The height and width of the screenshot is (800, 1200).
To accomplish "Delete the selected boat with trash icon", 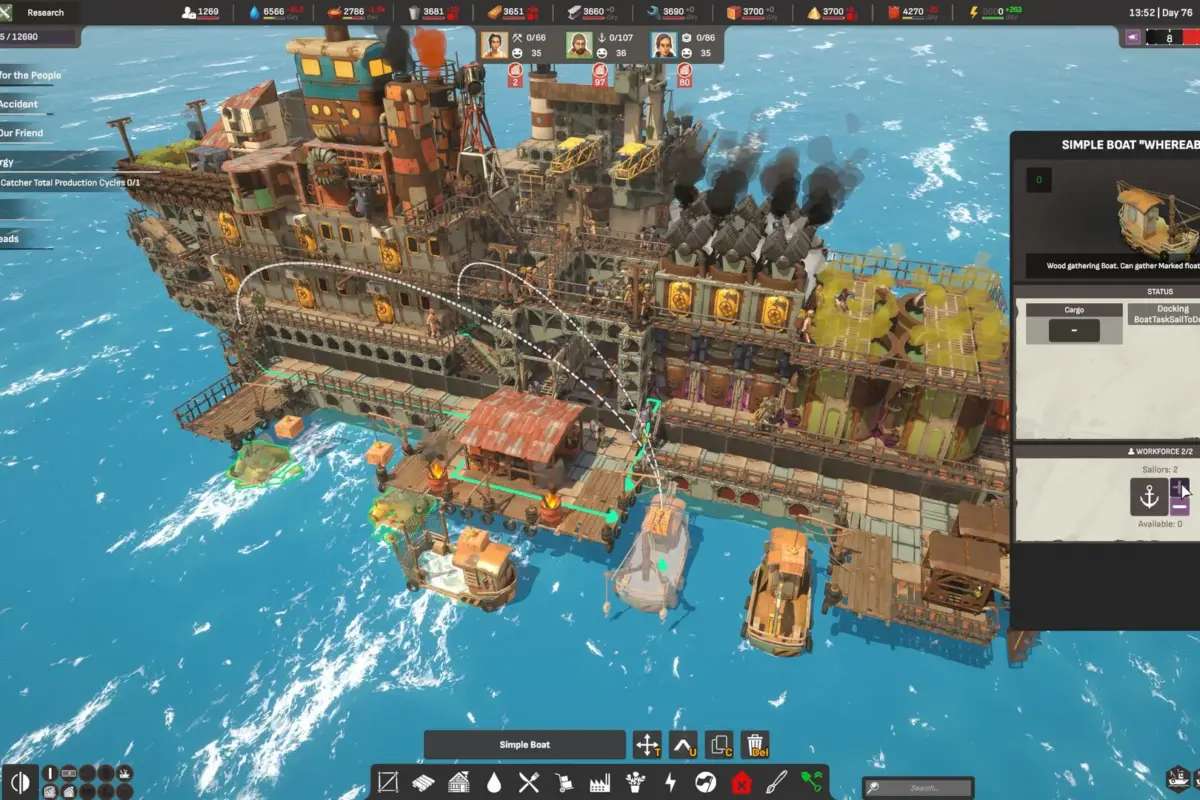I will (x=755, y=745).
